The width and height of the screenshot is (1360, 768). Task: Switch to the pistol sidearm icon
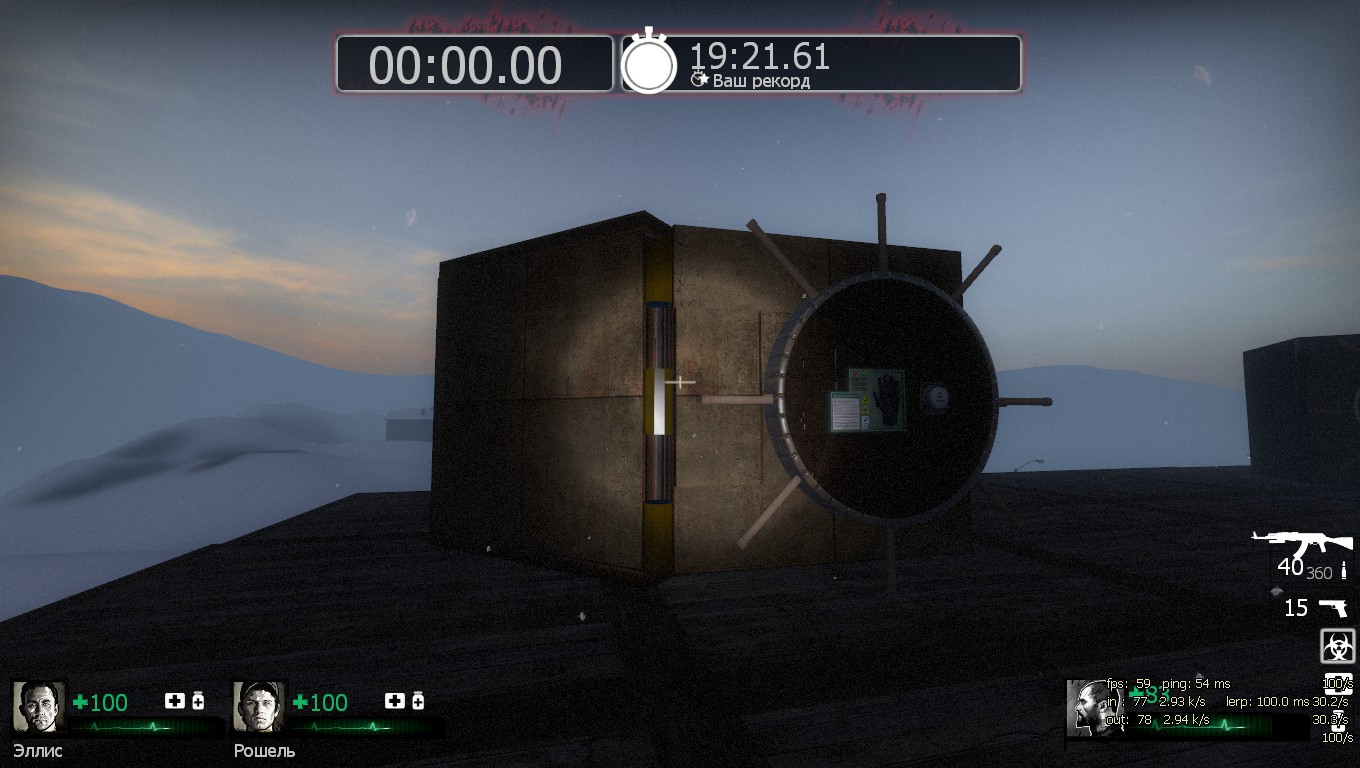(1332, 607)
